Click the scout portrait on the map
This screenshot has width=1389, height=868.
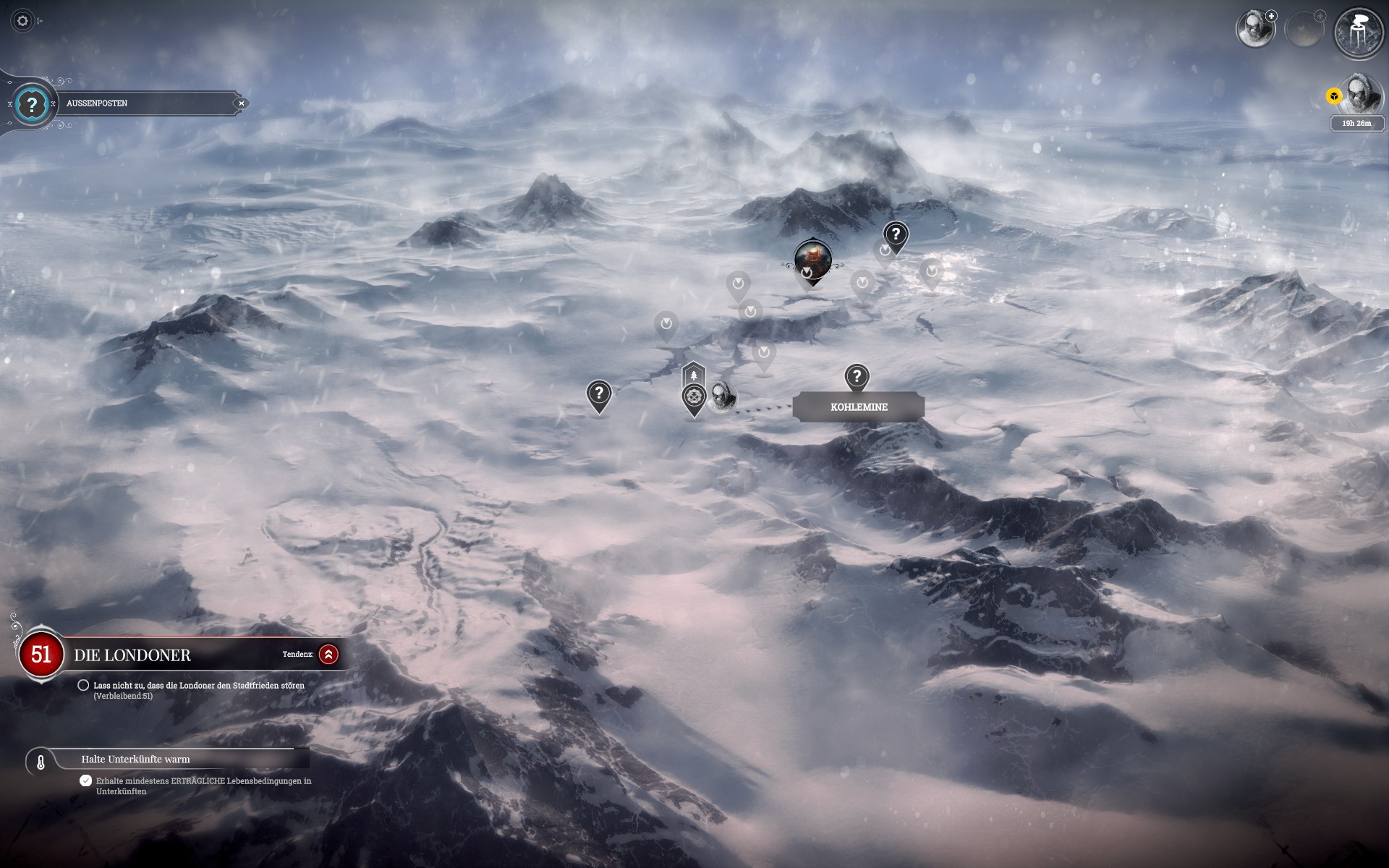coord(722,396)
